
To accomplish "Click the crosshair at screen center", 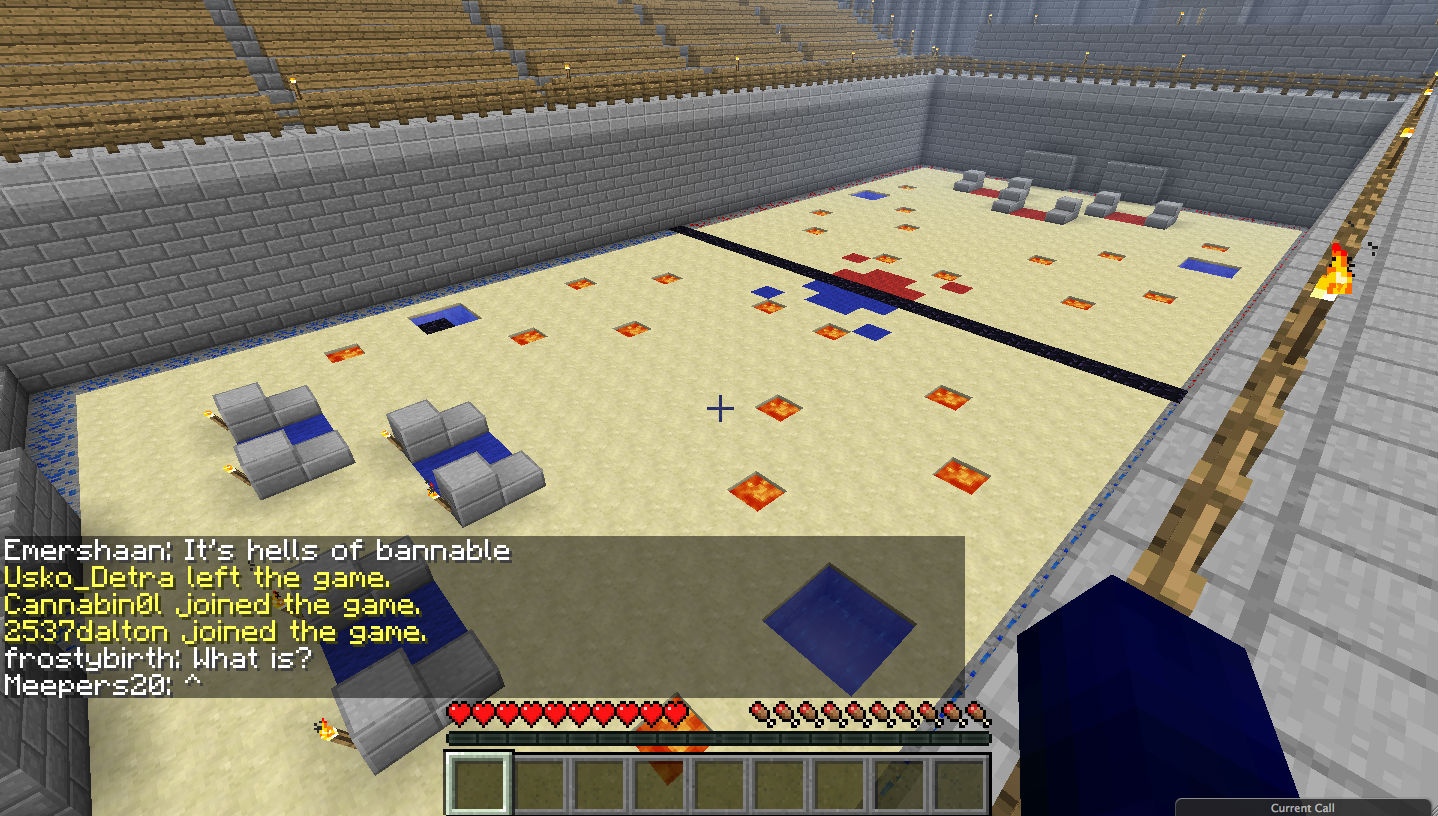I will [x=718, y=408].
